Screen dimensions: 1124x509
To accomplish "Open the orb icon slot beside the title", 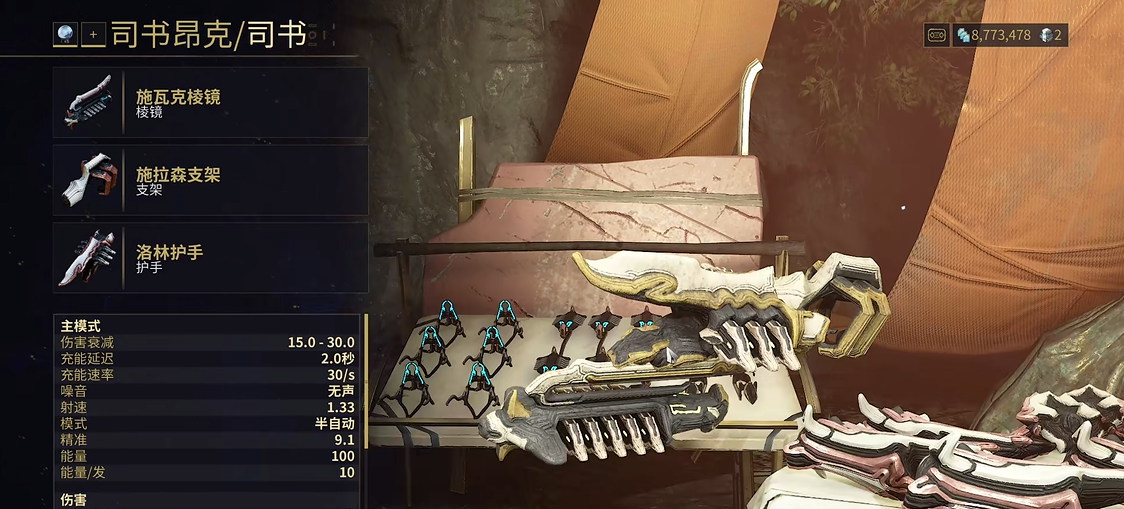I will (65, 34).
